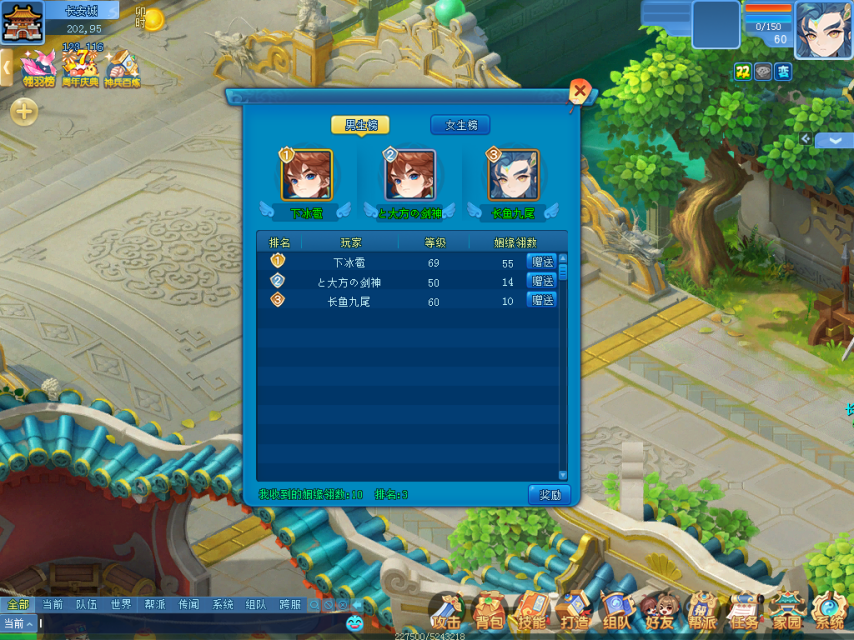Switch chat to the 帮派 channel
Screen dimensions: 854x640
(x=155, y=604)
